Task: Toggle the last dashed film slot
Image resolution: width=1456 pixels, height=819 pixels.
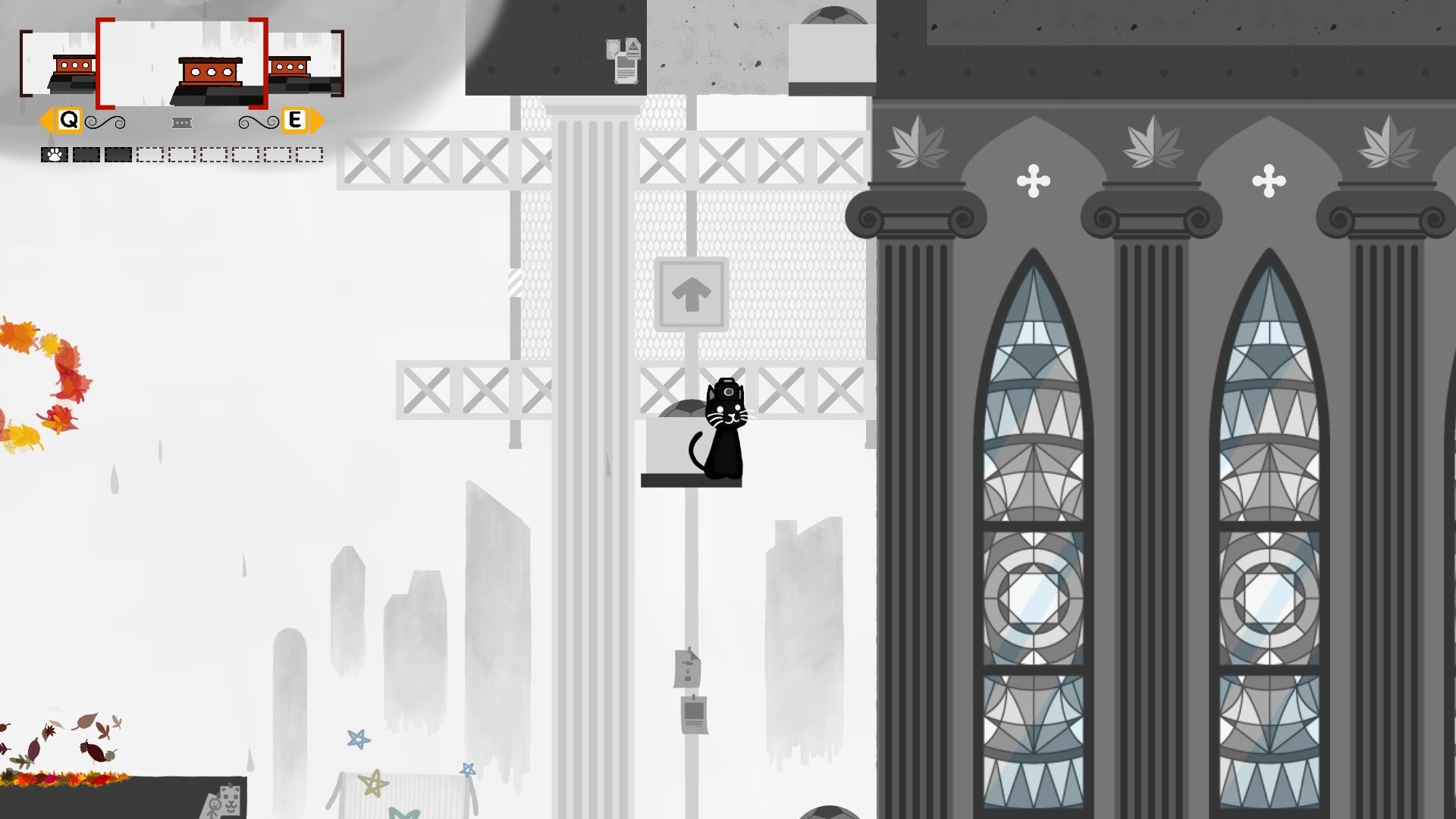Action: 308,155
